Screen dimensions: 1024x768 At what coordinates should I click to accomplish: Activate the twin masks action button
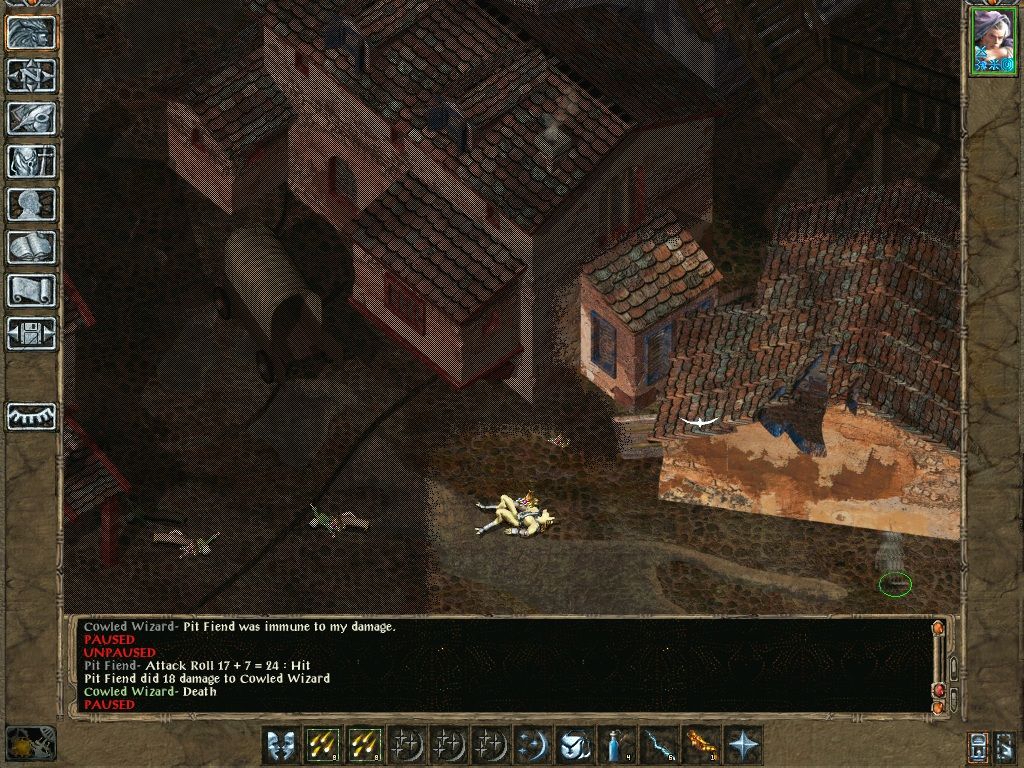point(281,745)
